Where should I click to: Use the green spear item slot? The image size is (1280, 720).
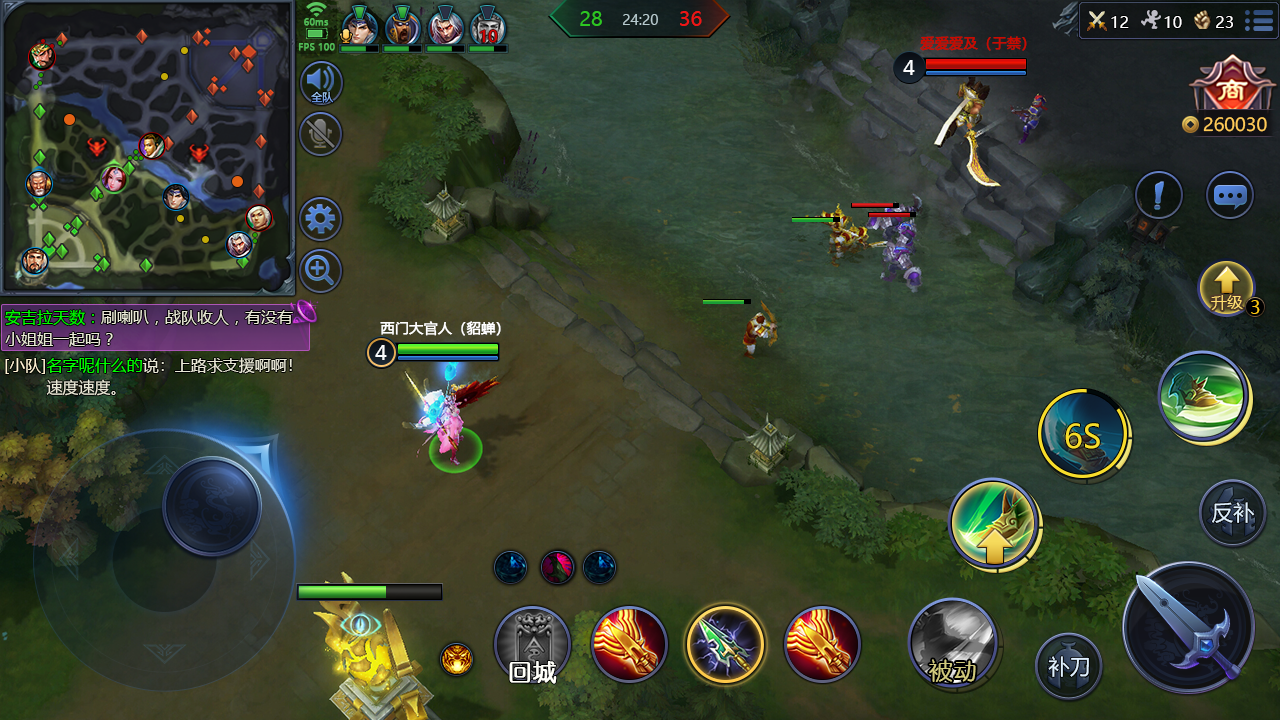725,645
